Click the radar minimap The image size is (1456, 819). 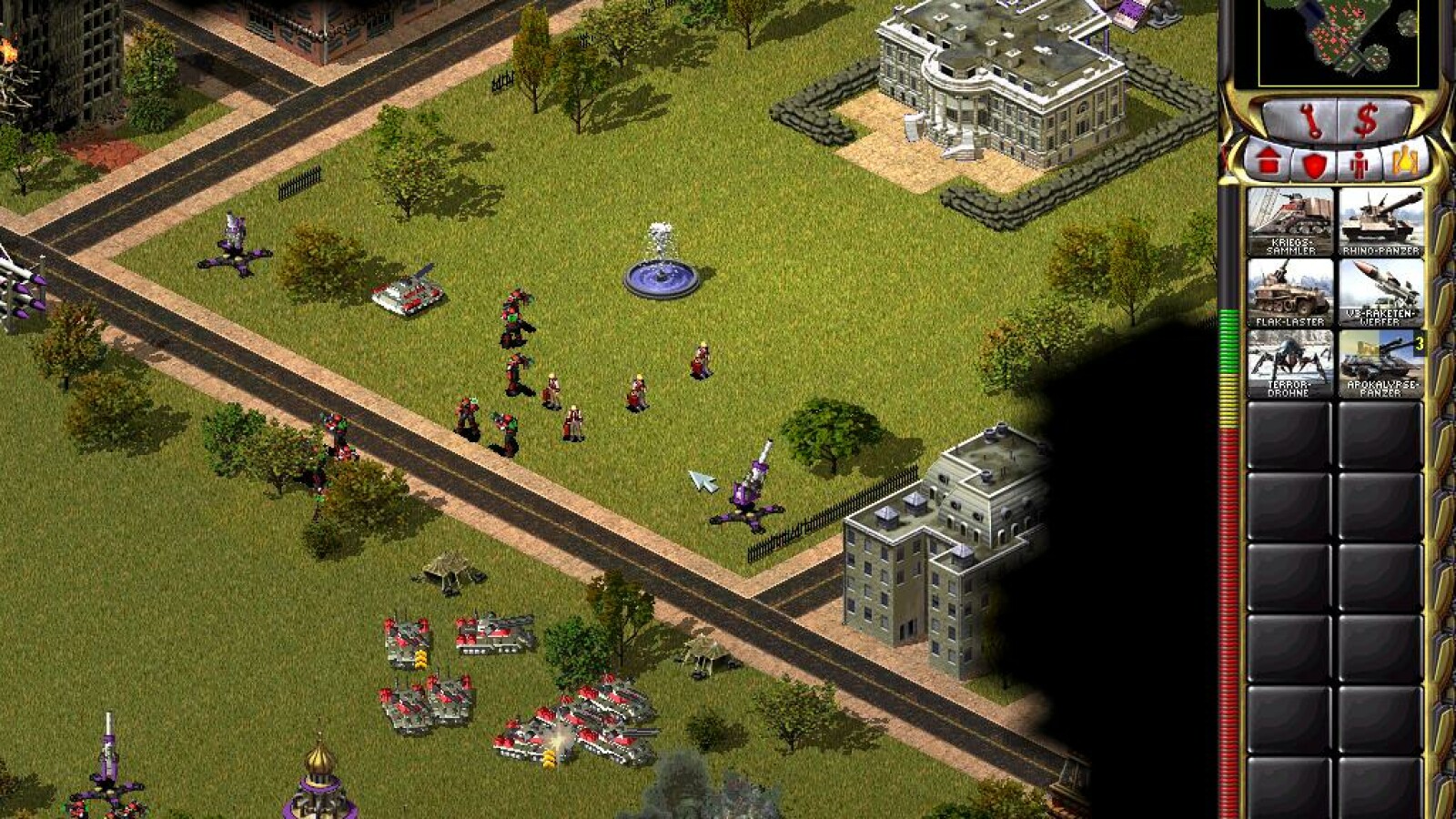pos(1338,41)
